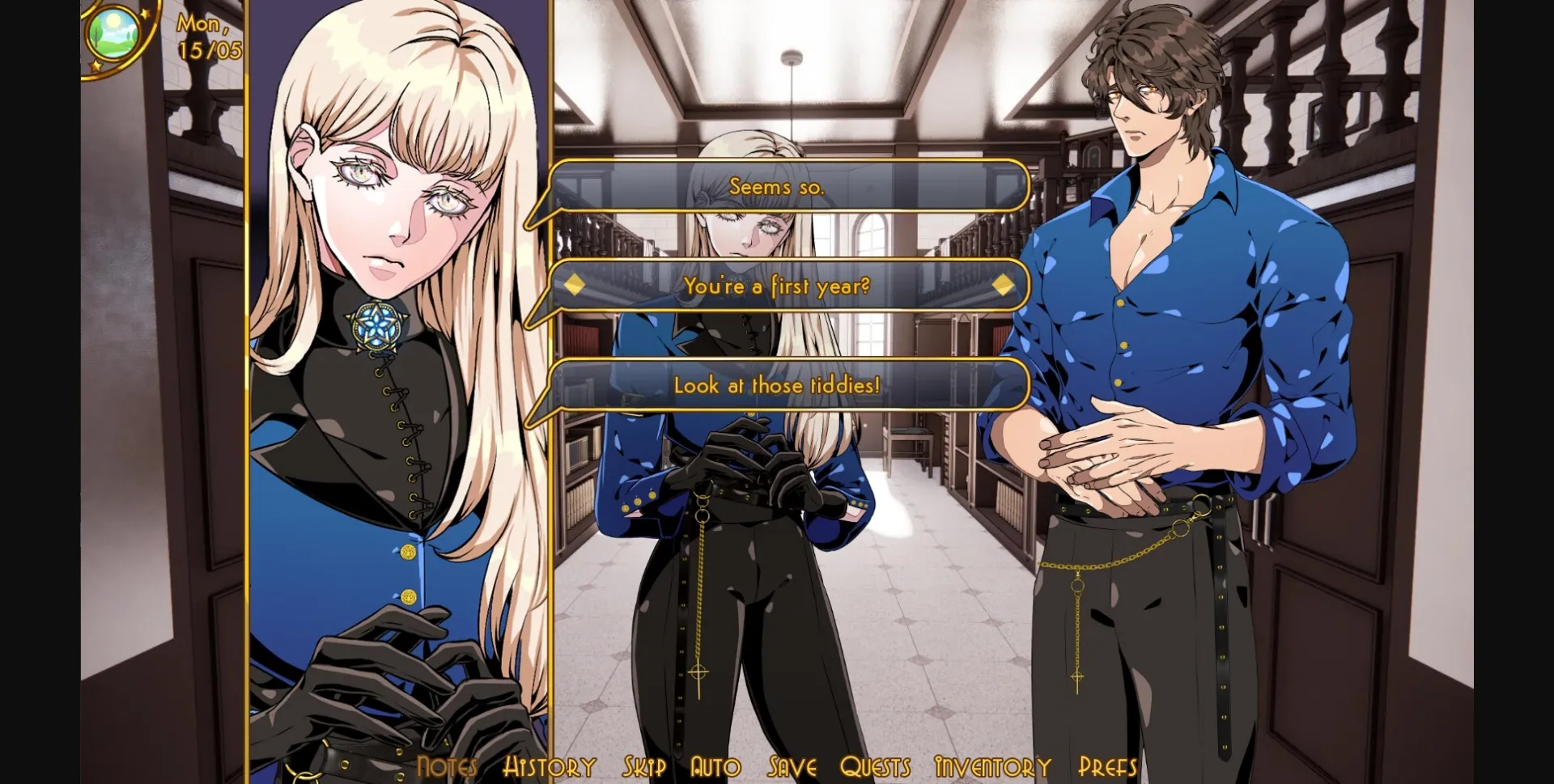Open the Save screen
The width and height of the screenshot is (1554, 784).
(x=791, y=765)
